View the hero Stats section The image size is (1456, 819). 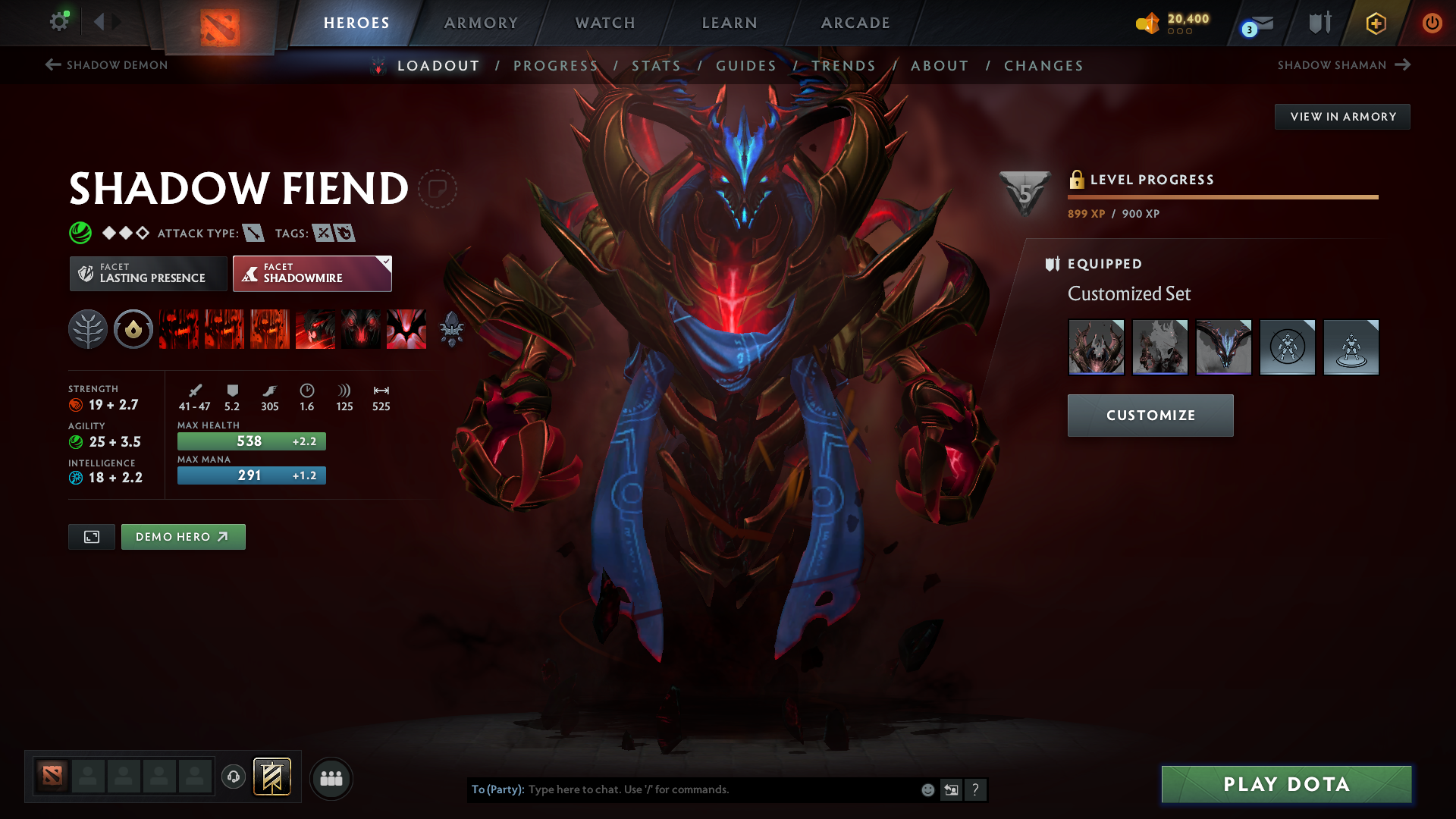click(657, 66)
